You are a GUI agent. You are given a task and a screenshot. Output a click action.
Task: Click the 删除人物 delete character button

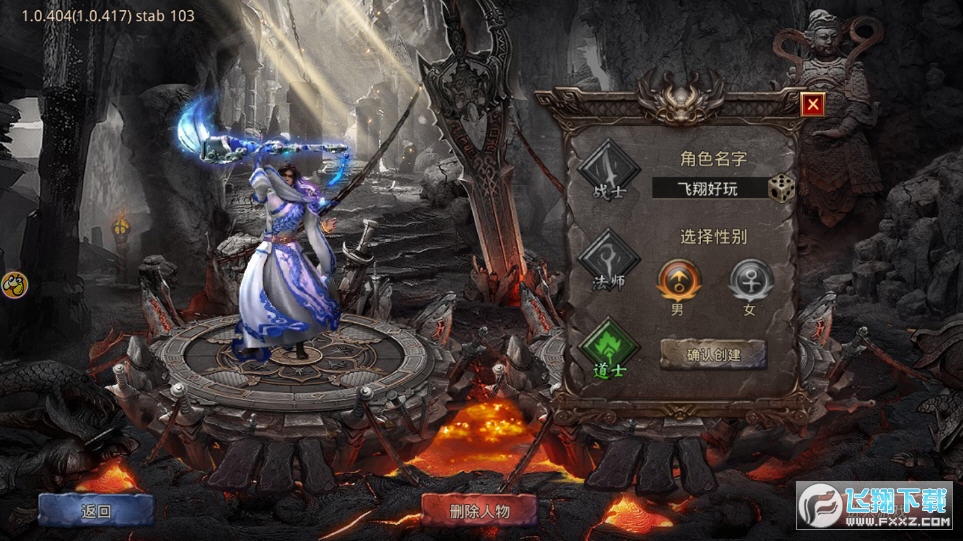pyautogui.click(x=479, y=511)
